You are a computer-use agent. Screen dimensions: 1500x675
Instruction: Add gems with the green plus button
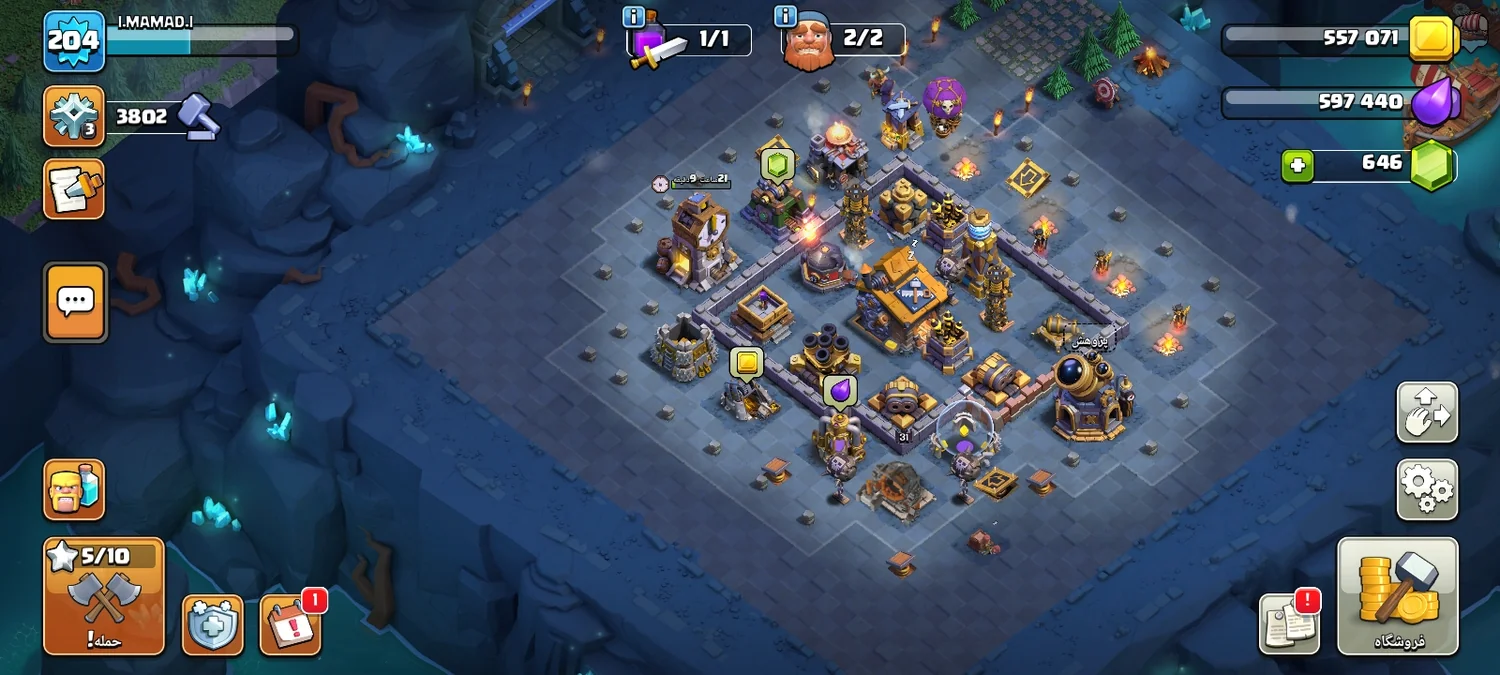pos(1297,166)
